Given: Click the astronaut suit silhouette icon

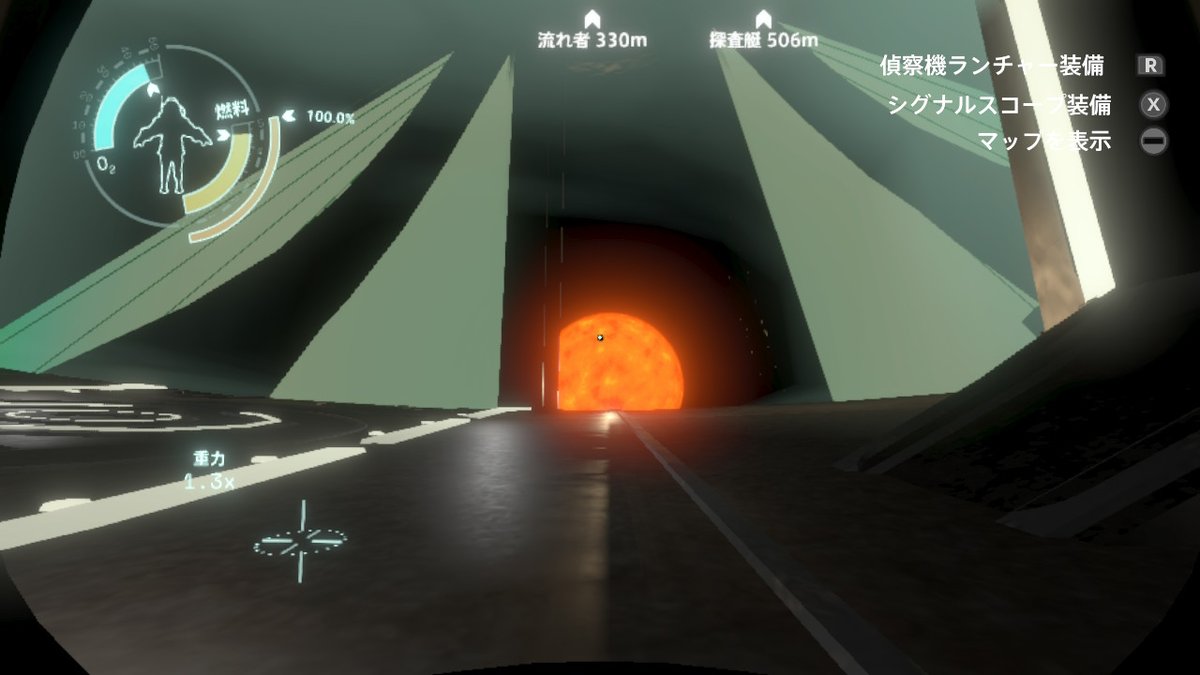Looking at the screenshot, I should pos(172,145).
